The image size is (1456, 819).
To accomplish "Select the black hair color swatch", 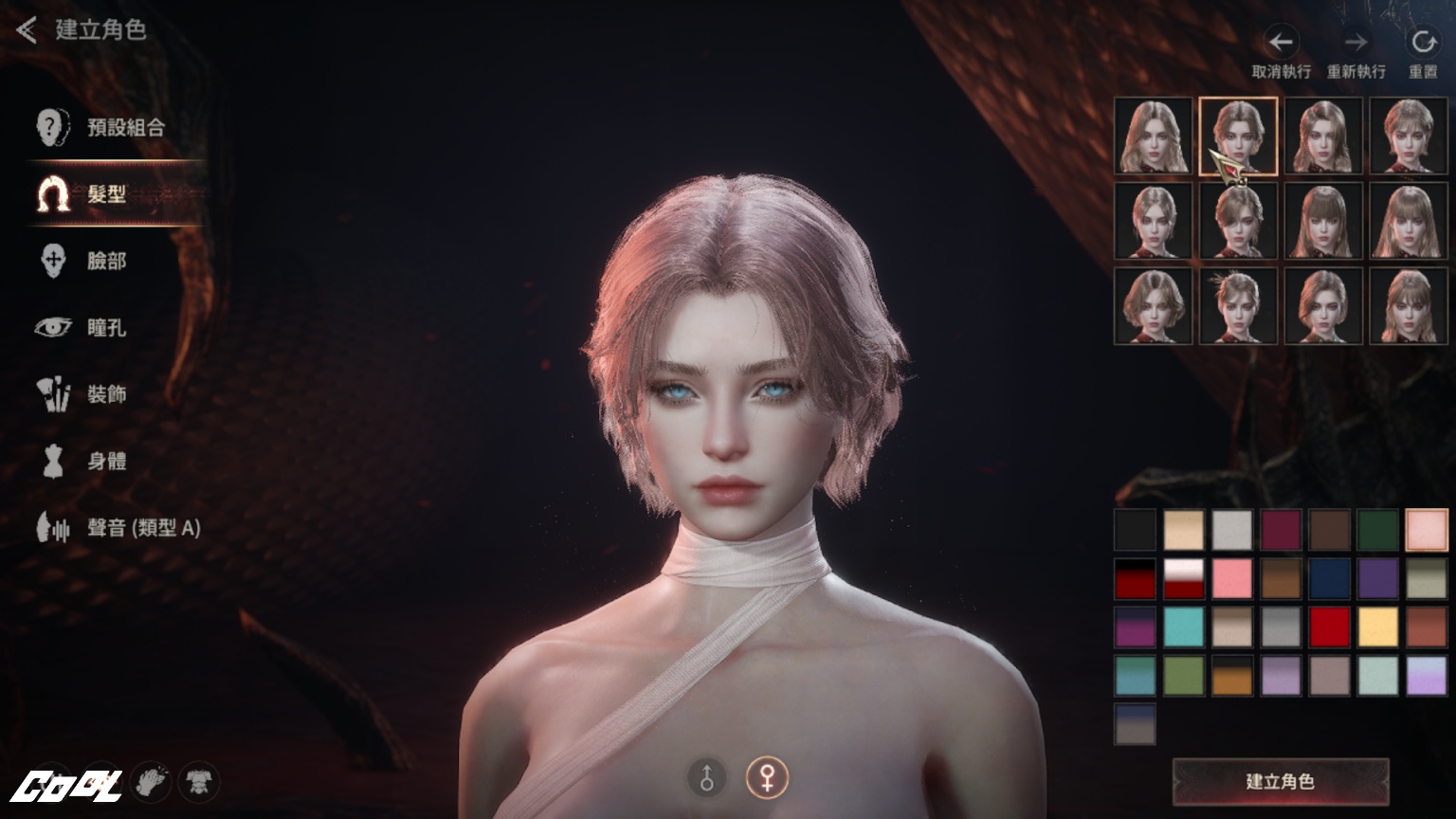I will [1136, 530].
